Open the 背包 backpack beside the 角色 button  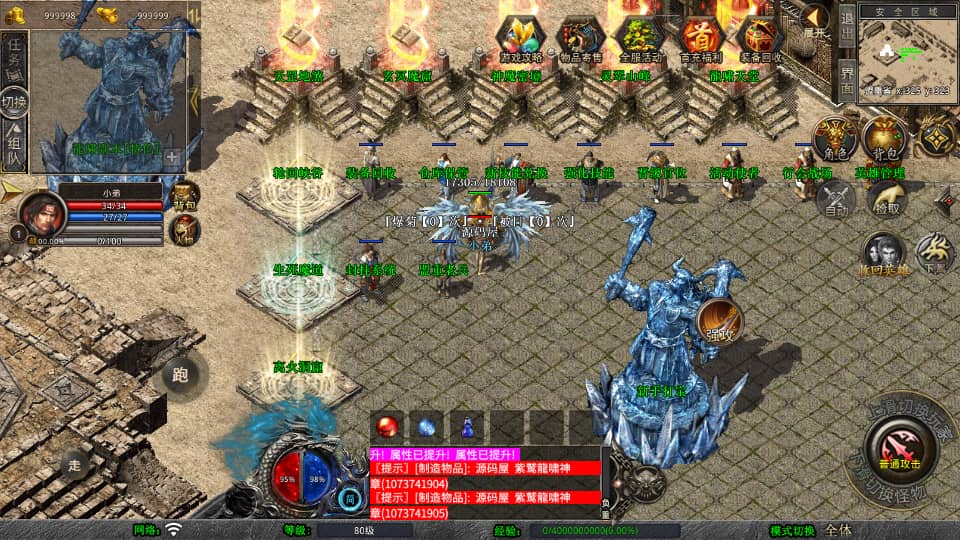click(x=886, y=141)
